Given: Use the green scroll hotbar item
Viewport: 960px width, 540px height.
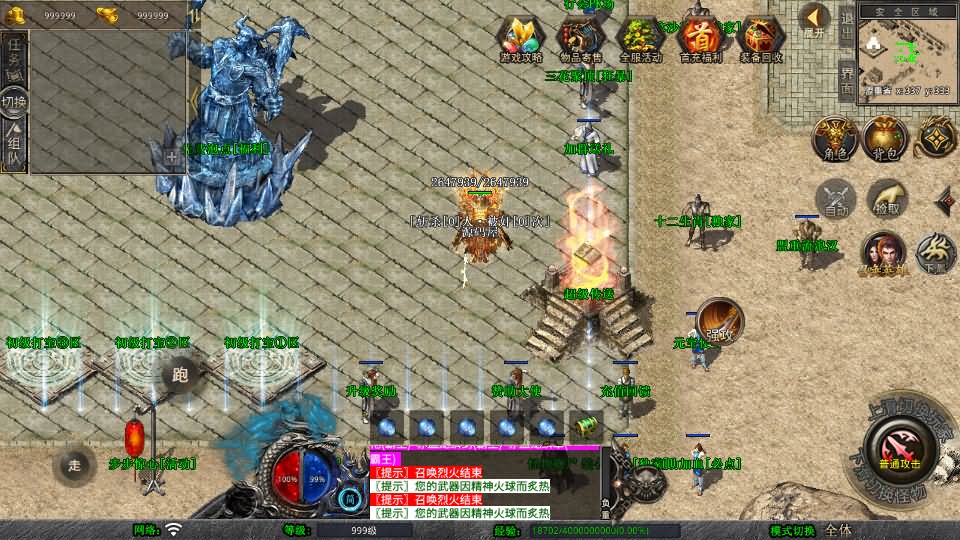Looking at the screenshot, I should click(x=588, y=426).
